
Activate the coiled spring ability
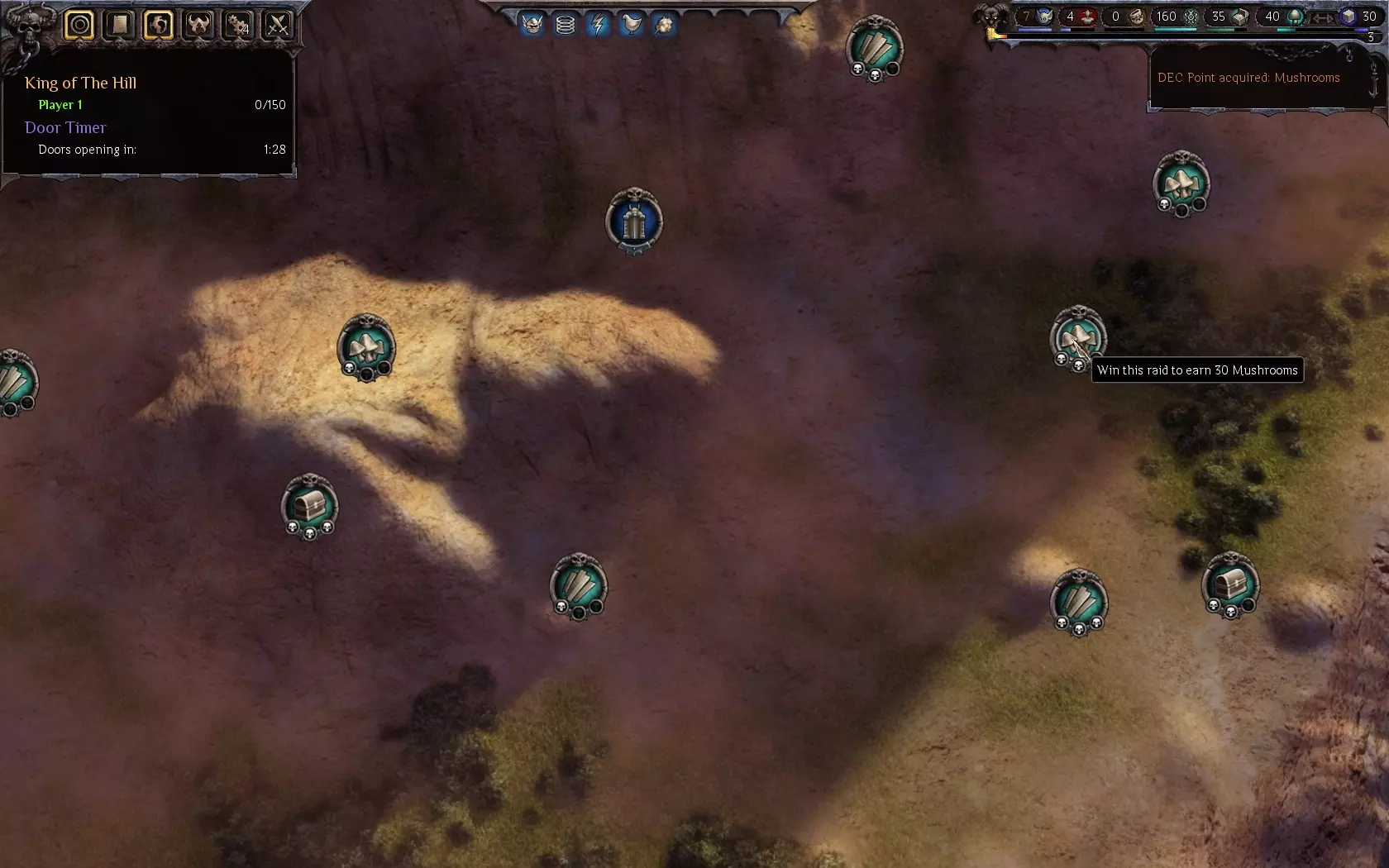point(566,25)
